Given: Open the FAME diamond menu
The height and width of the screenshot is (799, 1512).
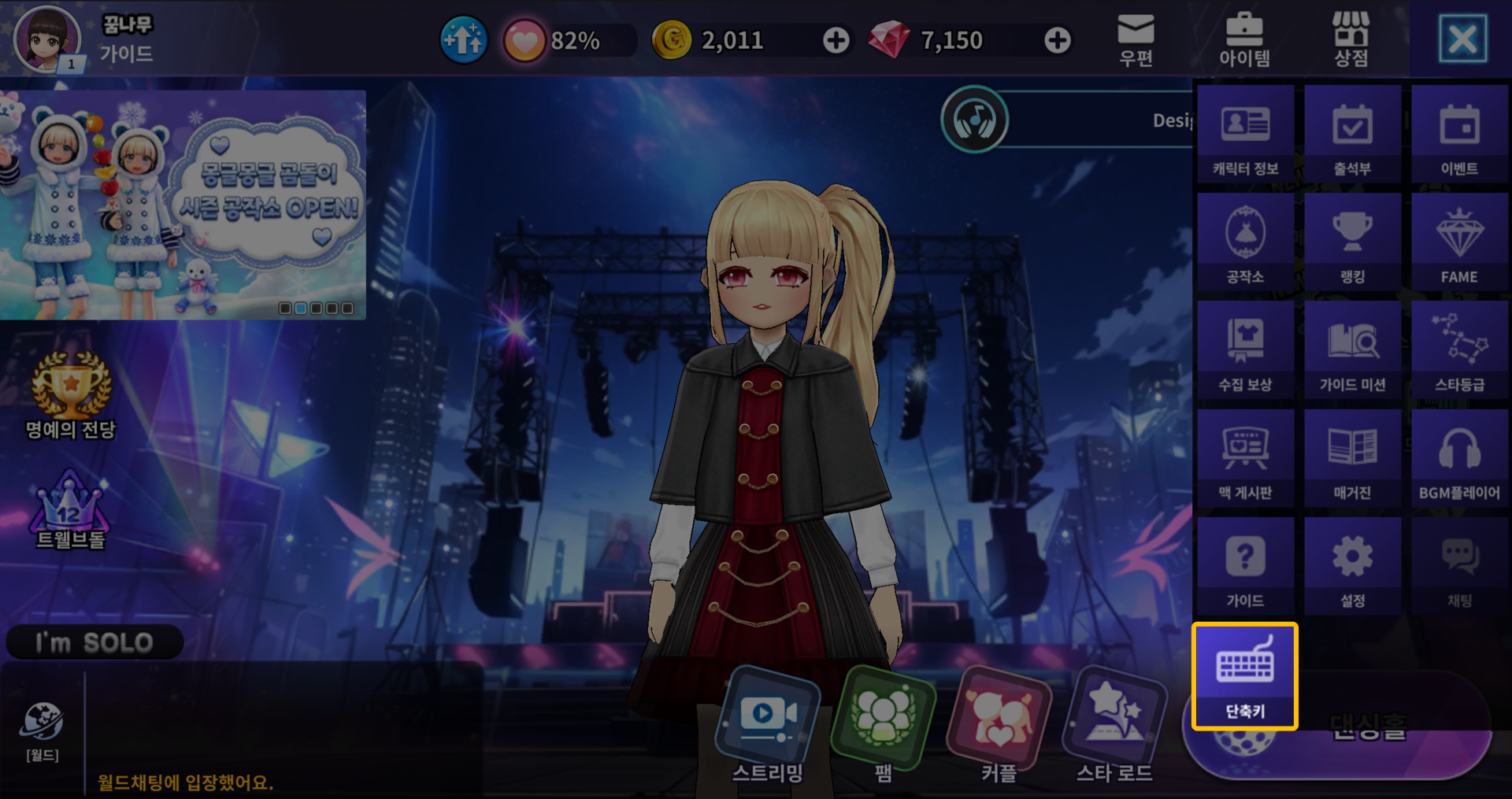Looking at the screenshot, I should point(1459,242).
